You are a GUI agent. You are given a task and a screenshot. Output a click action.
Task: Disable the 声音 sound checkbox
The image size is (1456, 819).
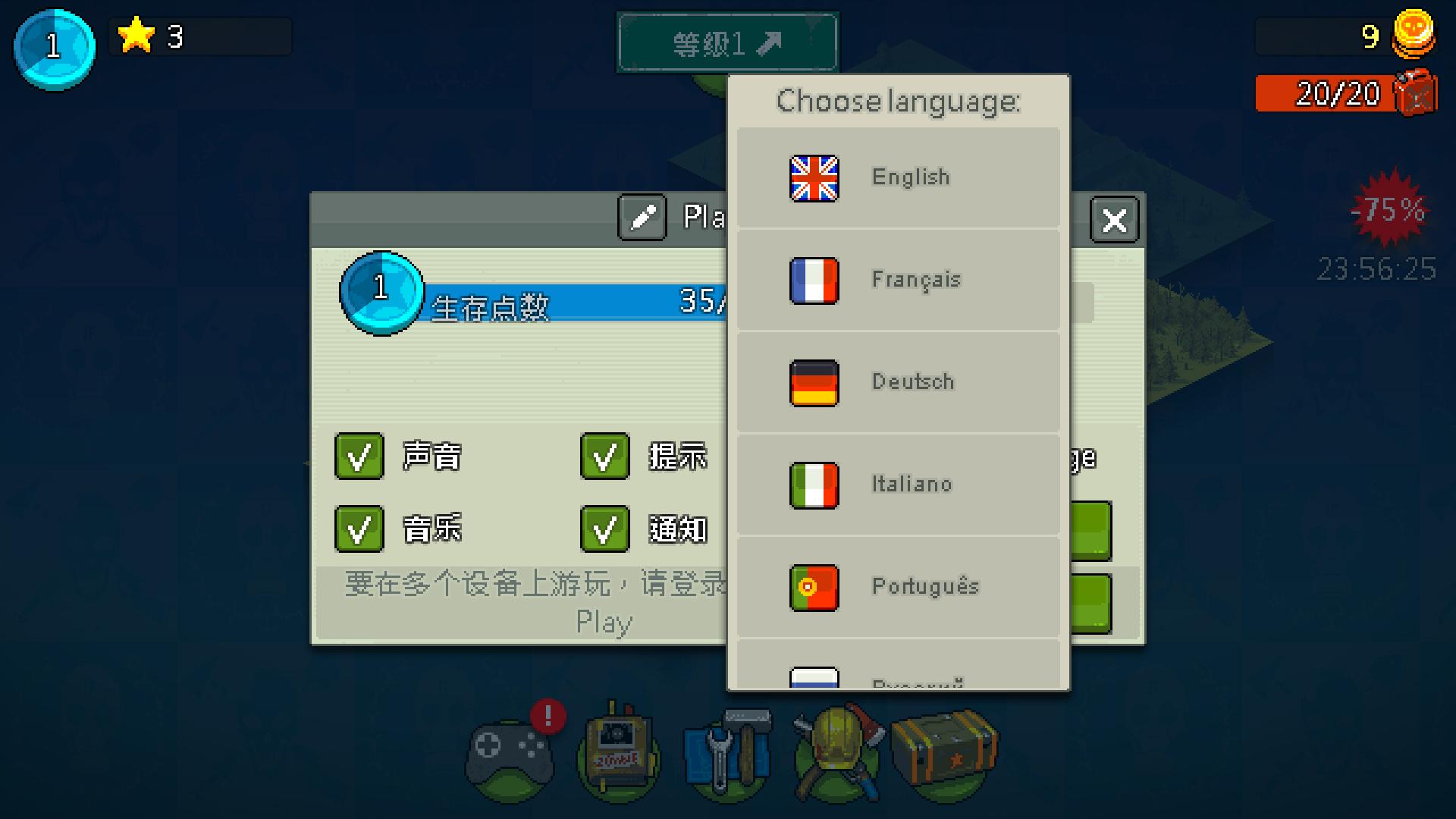point(358,457)
